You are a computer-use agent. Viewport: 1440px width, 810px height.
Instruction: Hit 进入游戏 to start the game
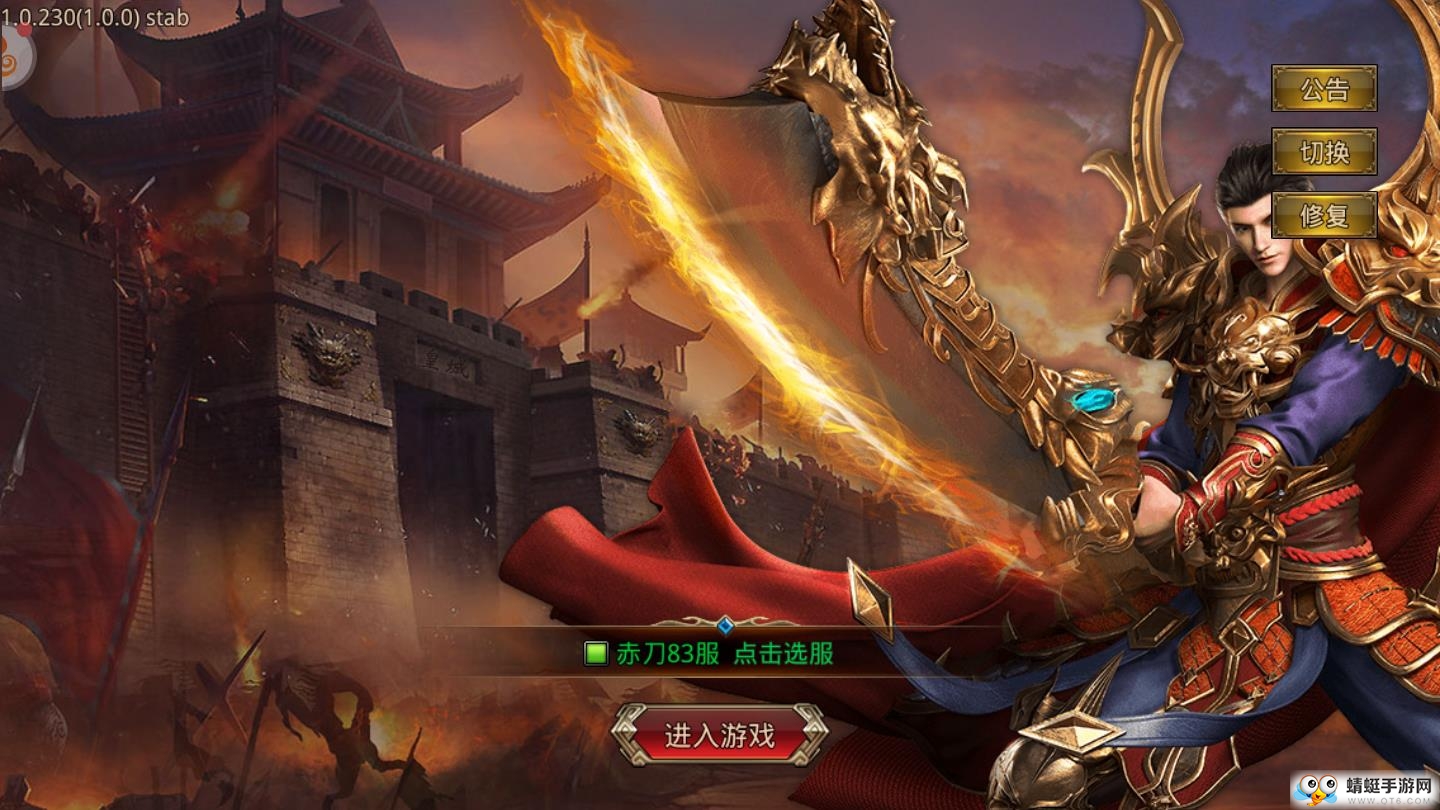[723, 733]
